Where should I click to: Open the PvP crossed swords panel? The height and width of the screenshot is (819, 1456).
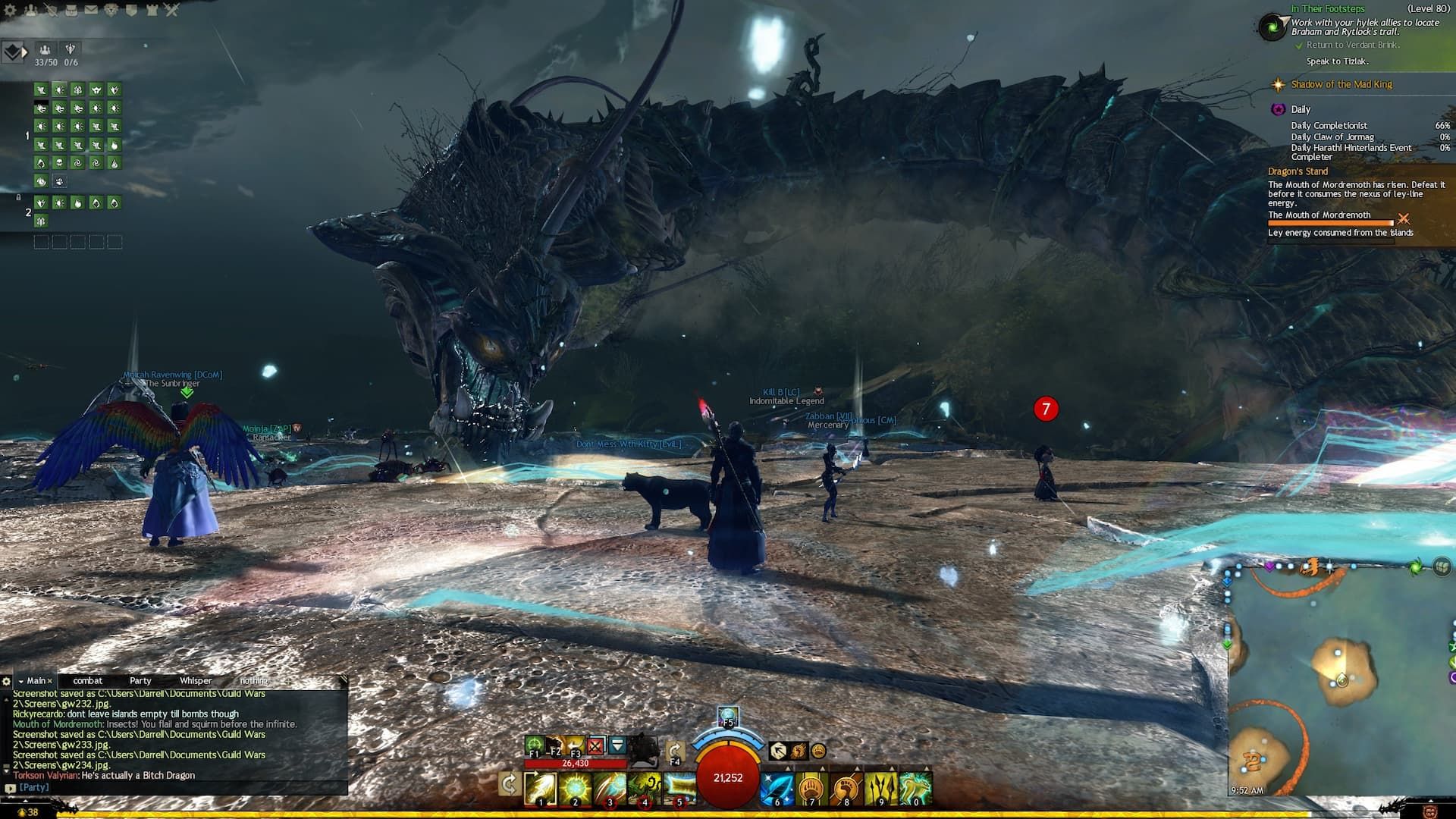pyautogui.click(x=171, y=10)
